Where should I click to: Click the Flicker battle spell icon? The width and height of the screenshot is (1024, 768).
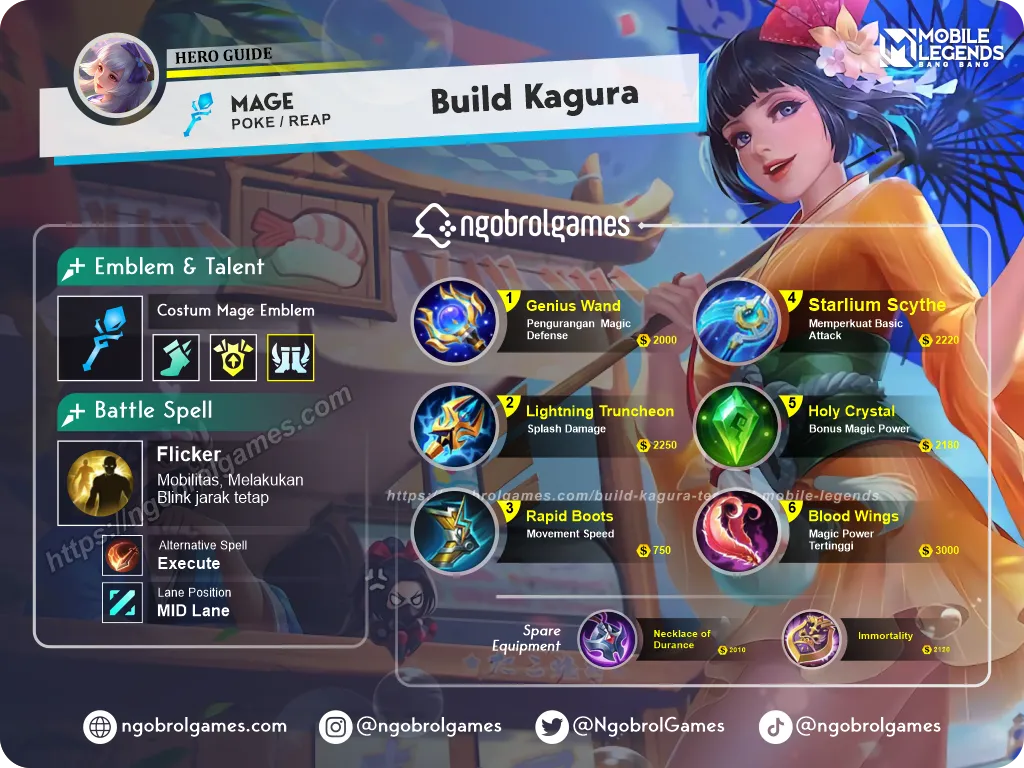[x=99, y=483]
